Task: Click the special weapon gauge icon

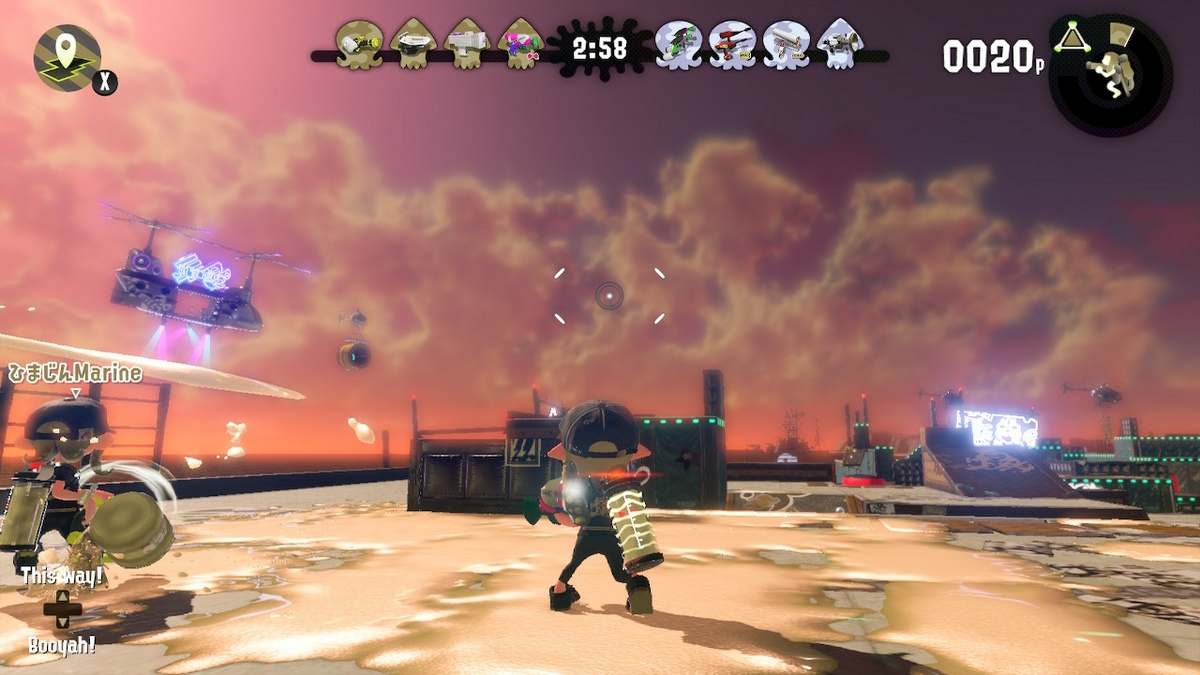Action: pos(1111,73)
